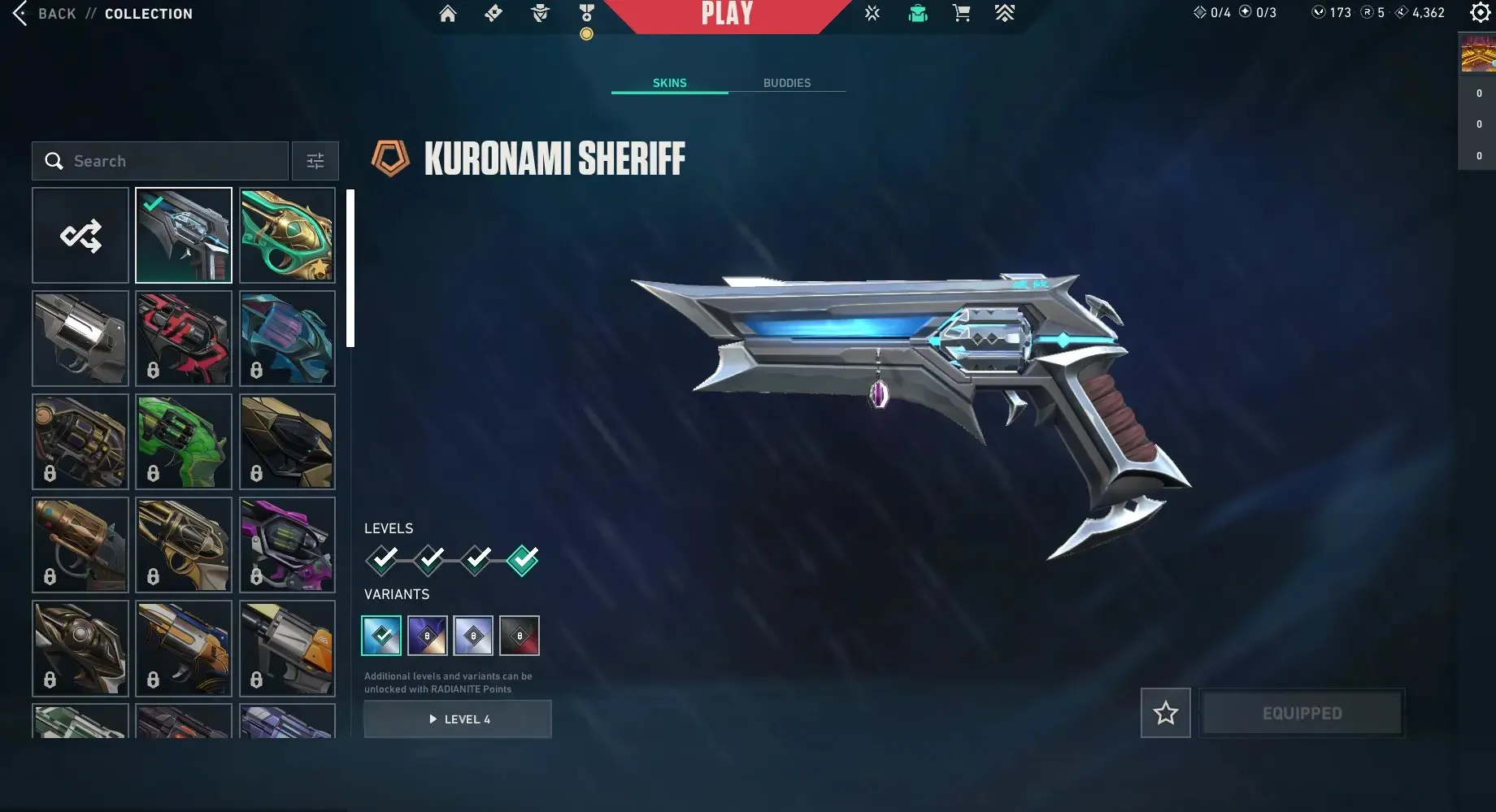
Task: Open Settings via the gear icon
Action: point(1480,13)
